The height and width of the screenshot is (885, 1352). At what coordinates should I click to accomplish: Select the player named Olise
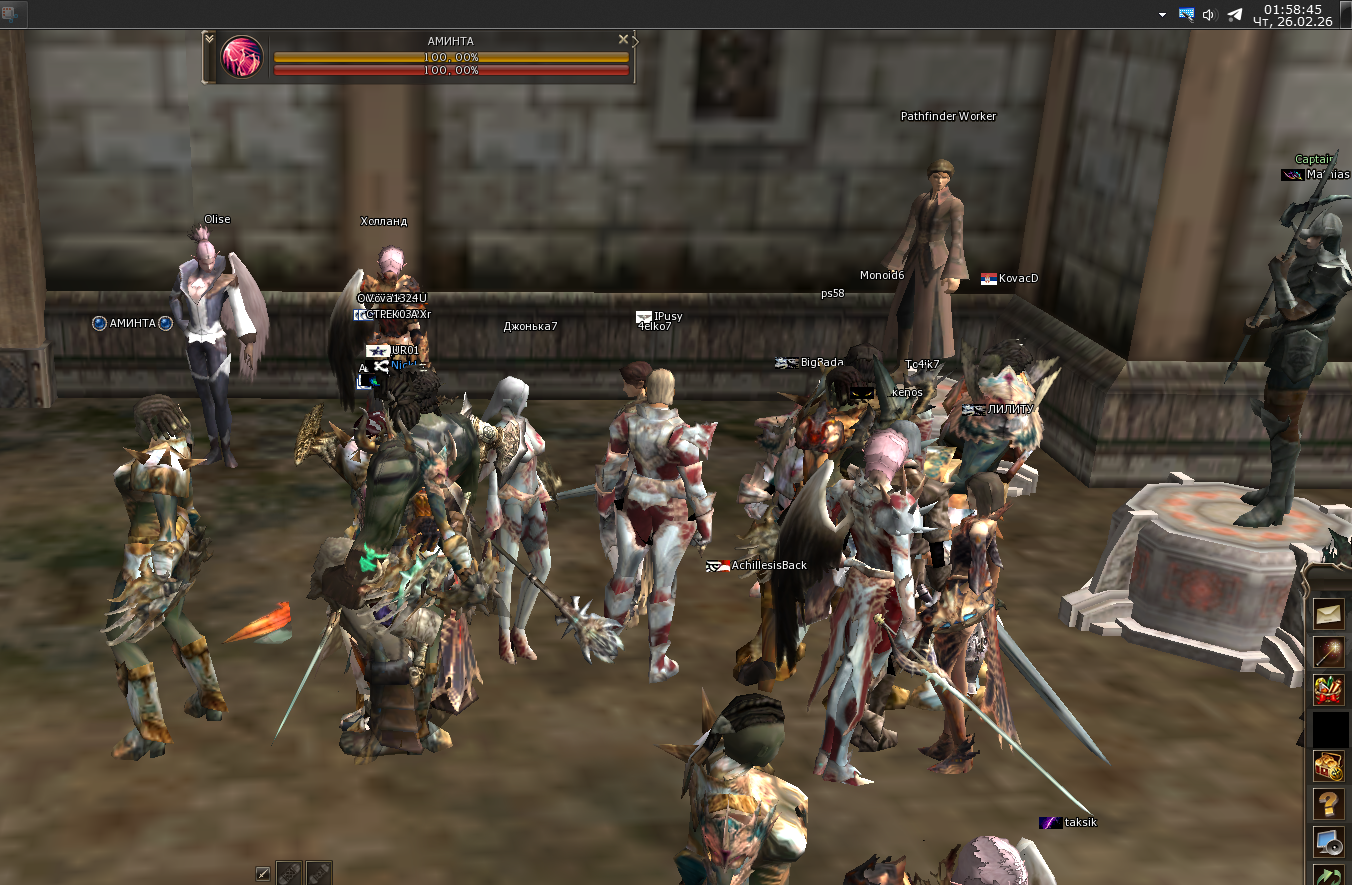click(216, 219)
